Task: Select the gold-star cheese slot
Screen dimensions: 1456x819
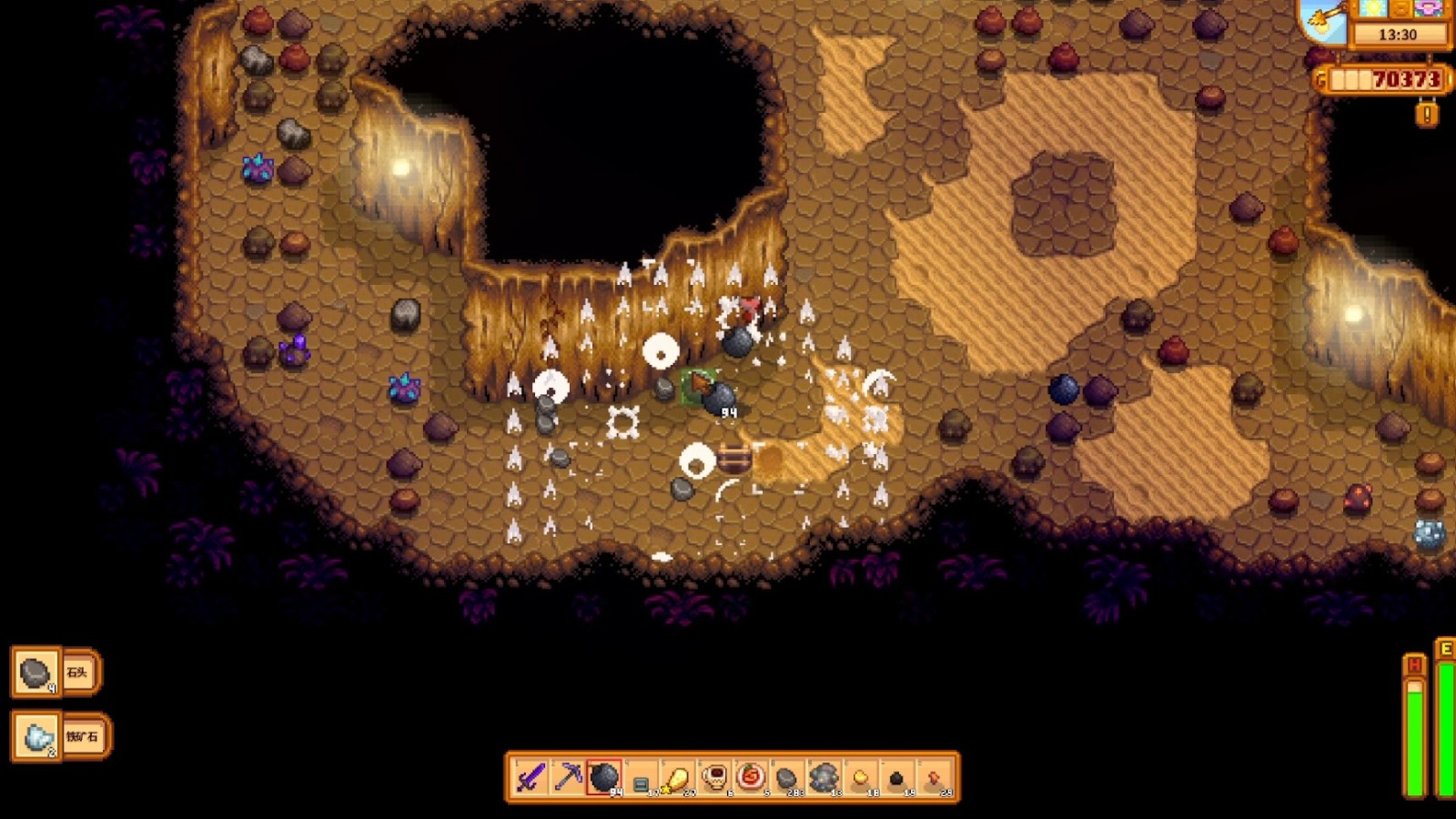Action: [677, 778]
